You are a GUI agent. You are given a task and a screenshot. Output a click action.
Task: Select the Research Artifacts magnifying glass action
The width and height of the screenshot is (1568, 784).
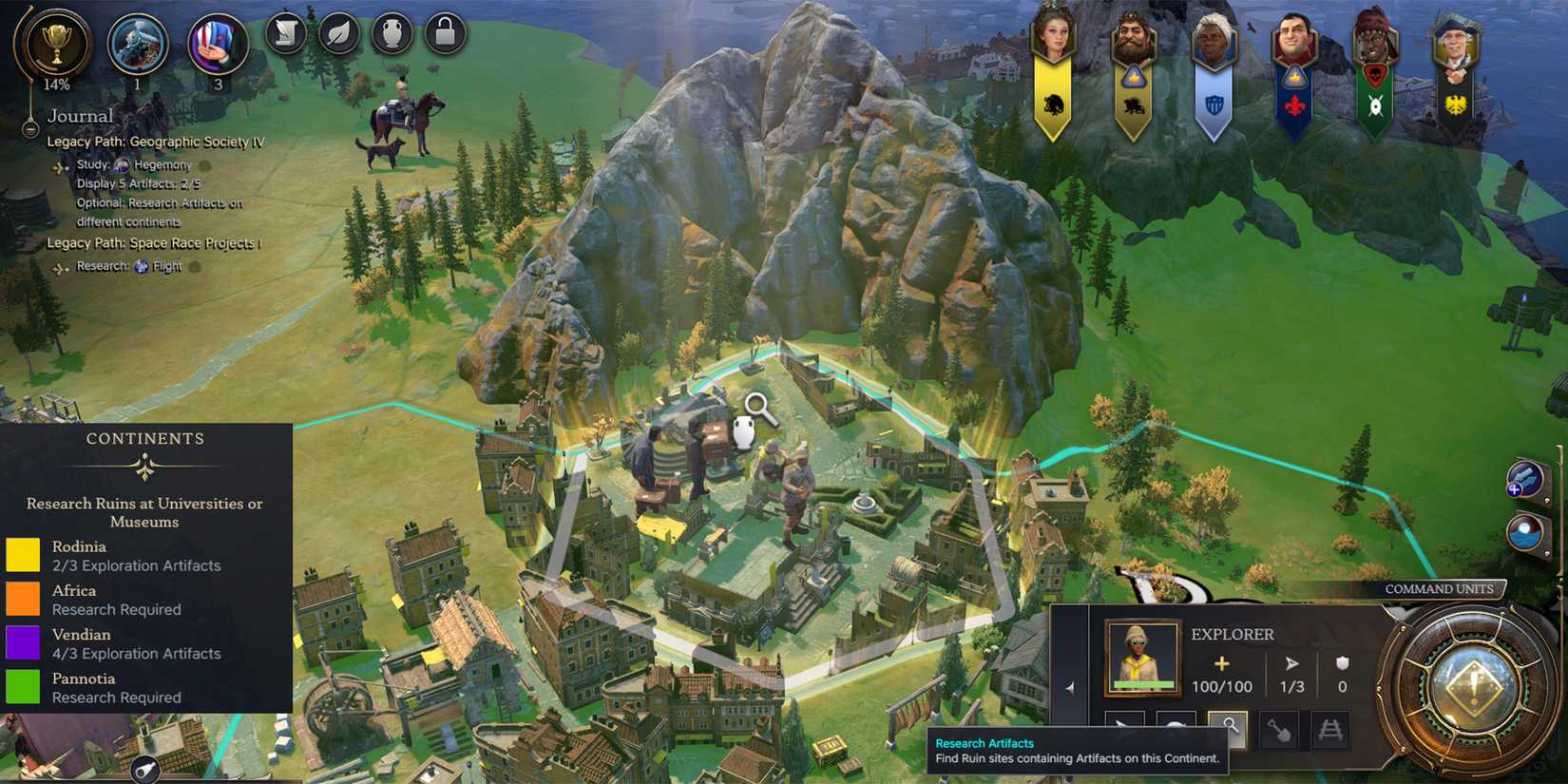pyautogui.click(x=1231, y=729)
